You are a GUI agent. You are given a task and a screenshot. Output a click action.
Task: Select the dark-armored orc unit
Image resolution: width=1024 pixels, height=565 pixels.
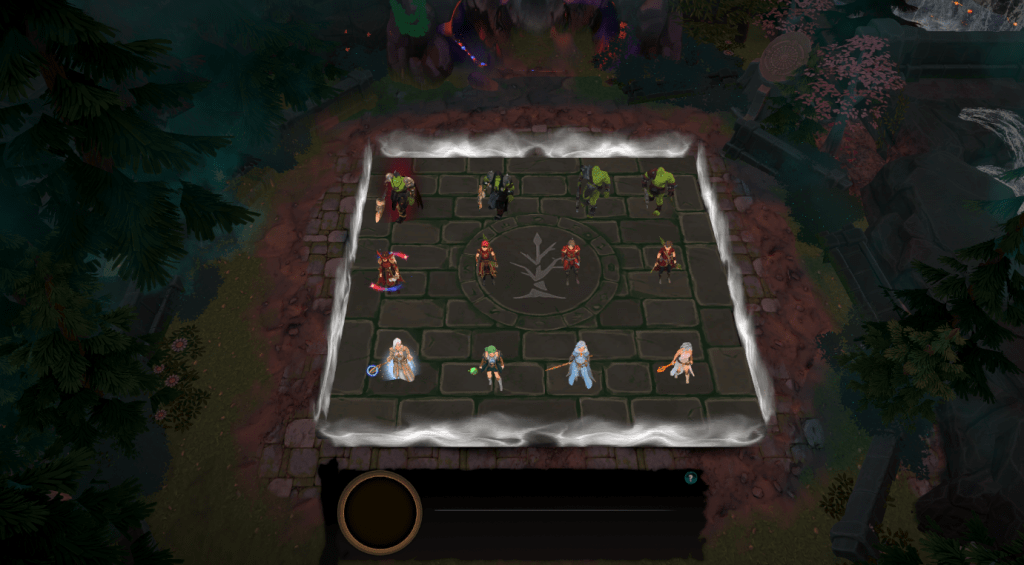[x=497, y=192]
